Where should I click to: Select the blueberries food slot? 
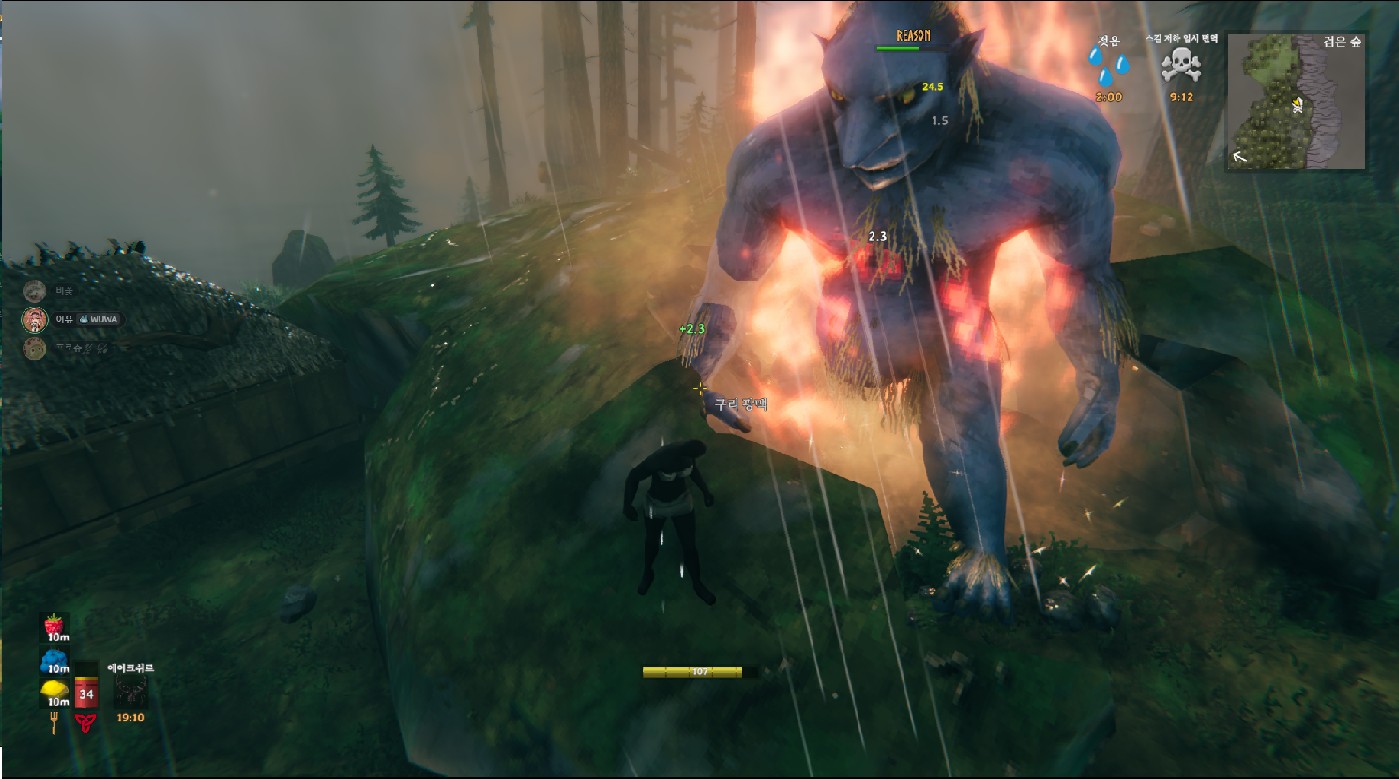click(54, 660)
